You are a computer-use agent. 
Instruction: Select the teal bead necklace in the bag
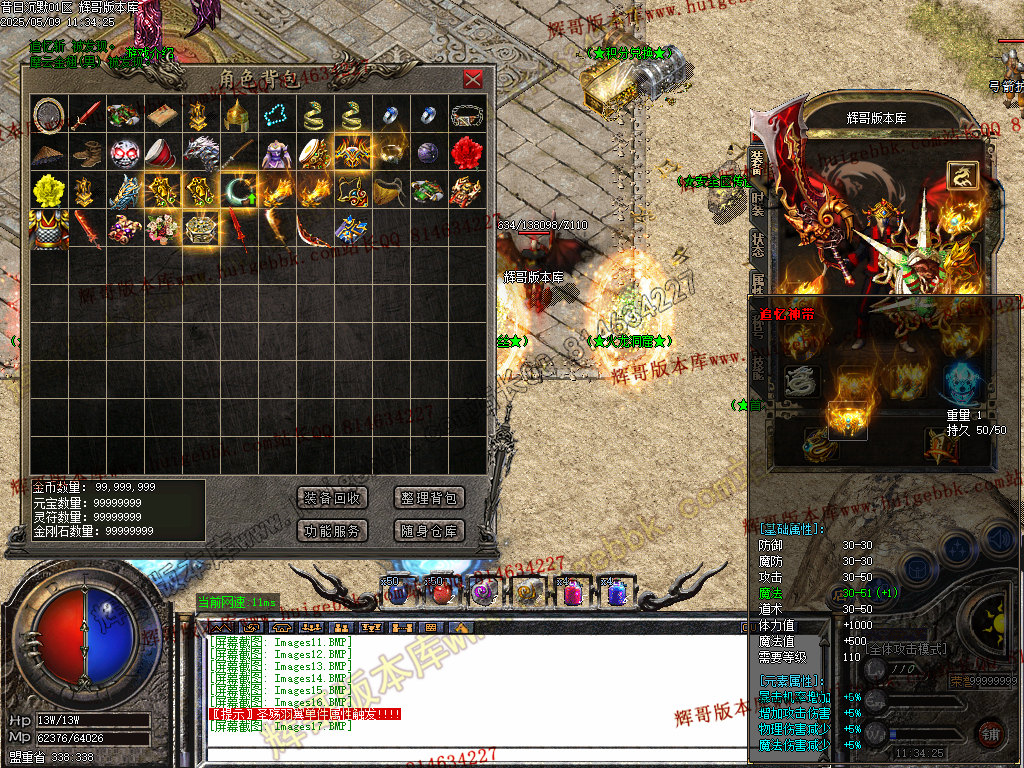pyautogui.click(x=277, y=115)
